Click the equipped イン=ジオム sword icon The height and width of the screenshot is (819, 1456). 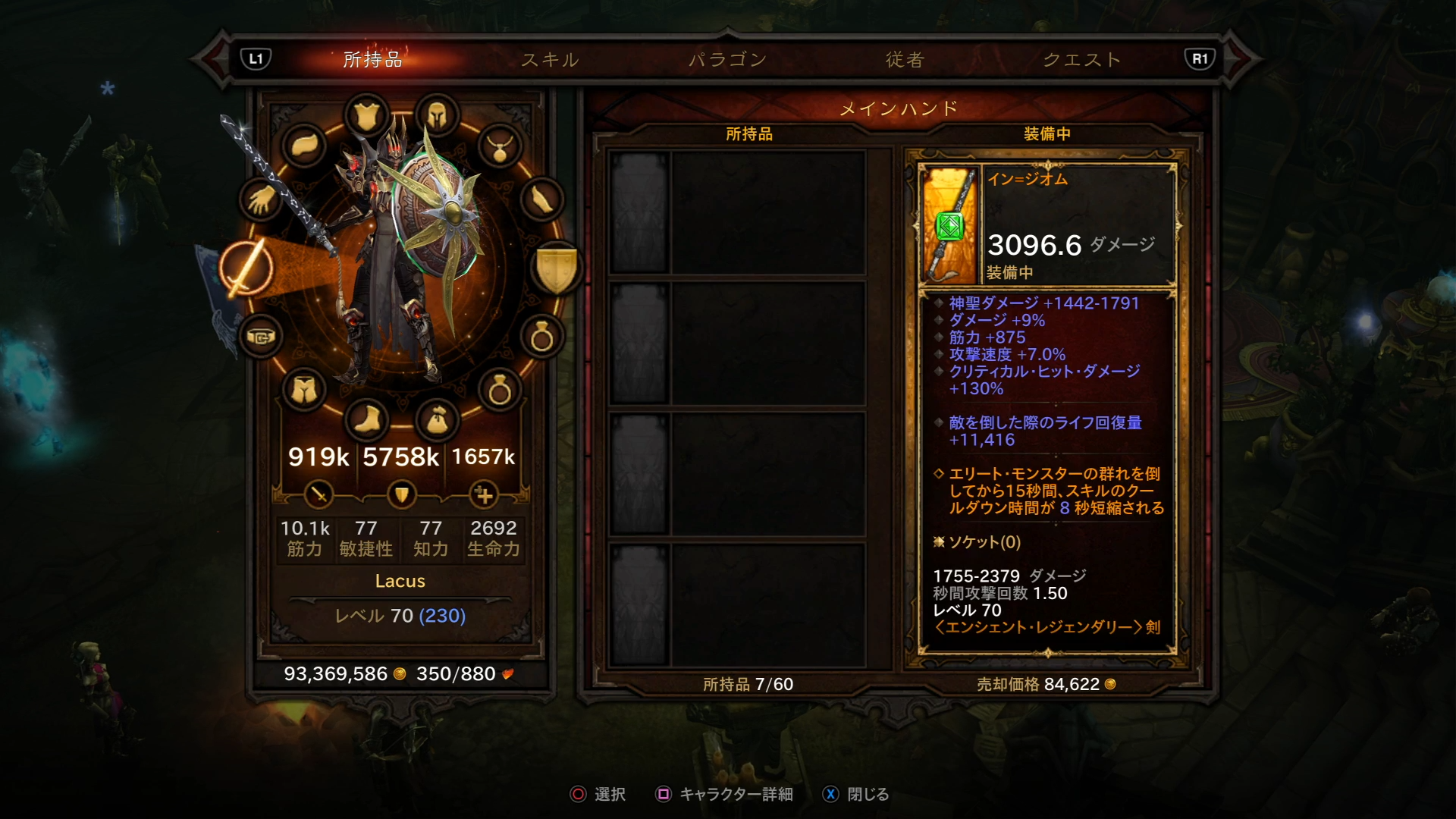click(x=949, y=225)
